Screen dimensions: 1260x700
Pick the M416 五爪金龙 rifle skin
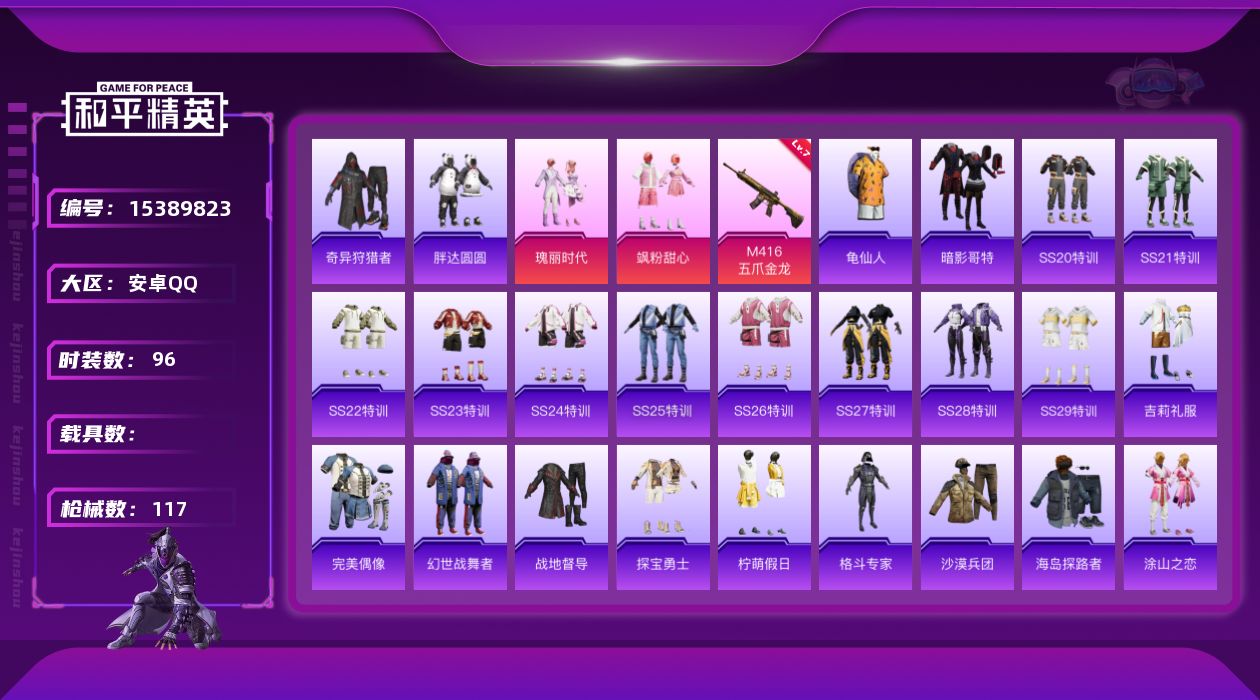point(764,211)
